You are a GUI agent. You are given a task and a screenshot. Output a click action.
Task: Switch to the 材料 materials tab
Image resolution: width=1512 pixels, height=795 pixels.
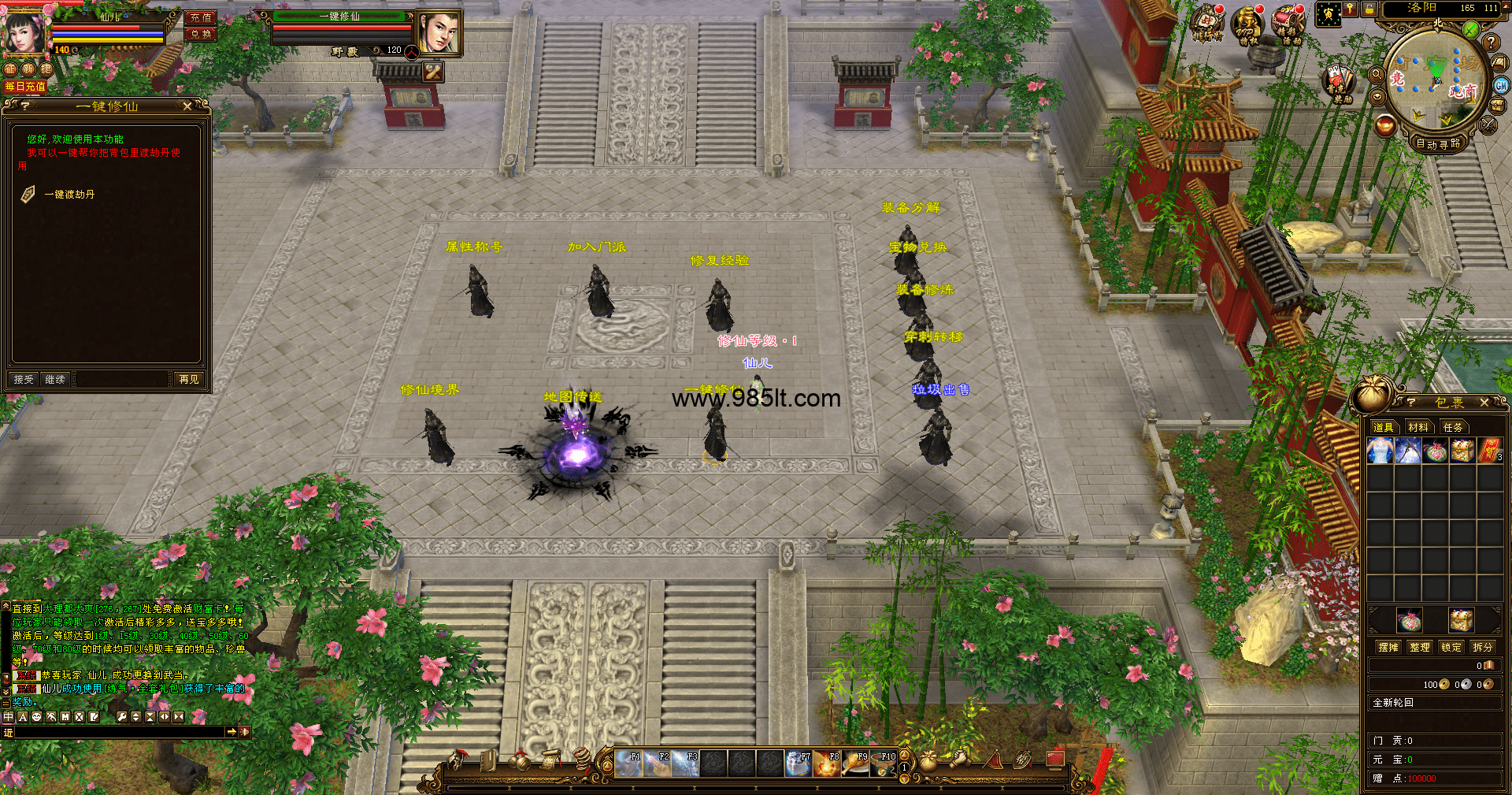1418,427
